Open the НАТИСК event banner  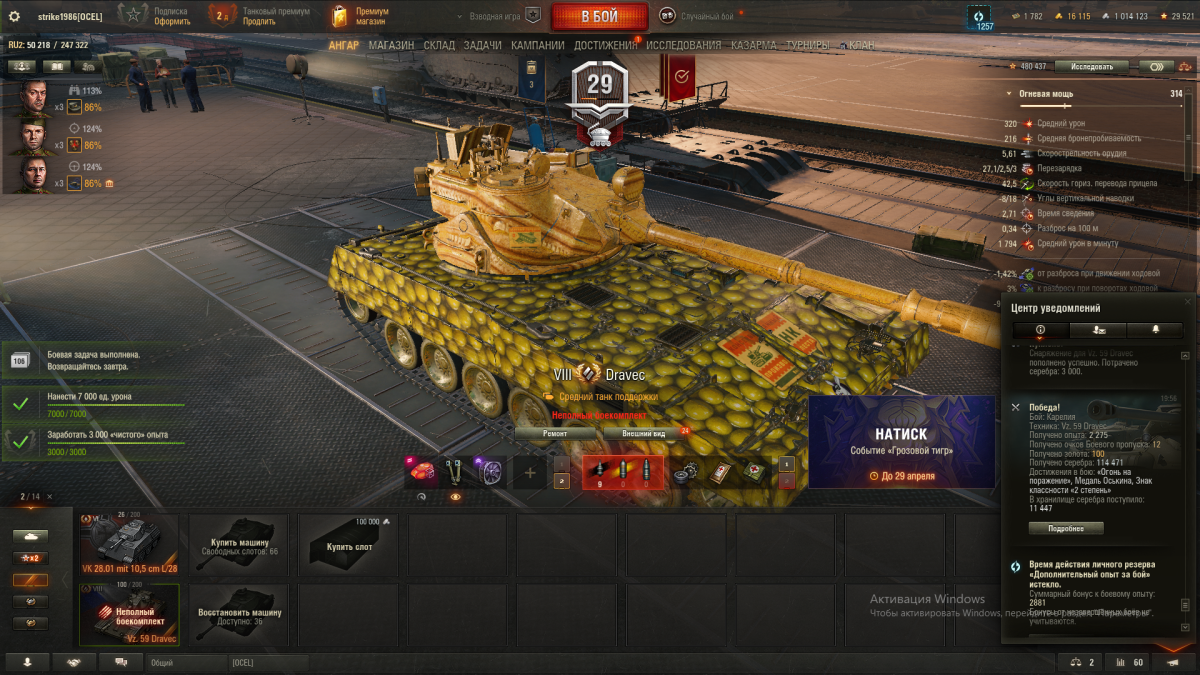point(901,442)
